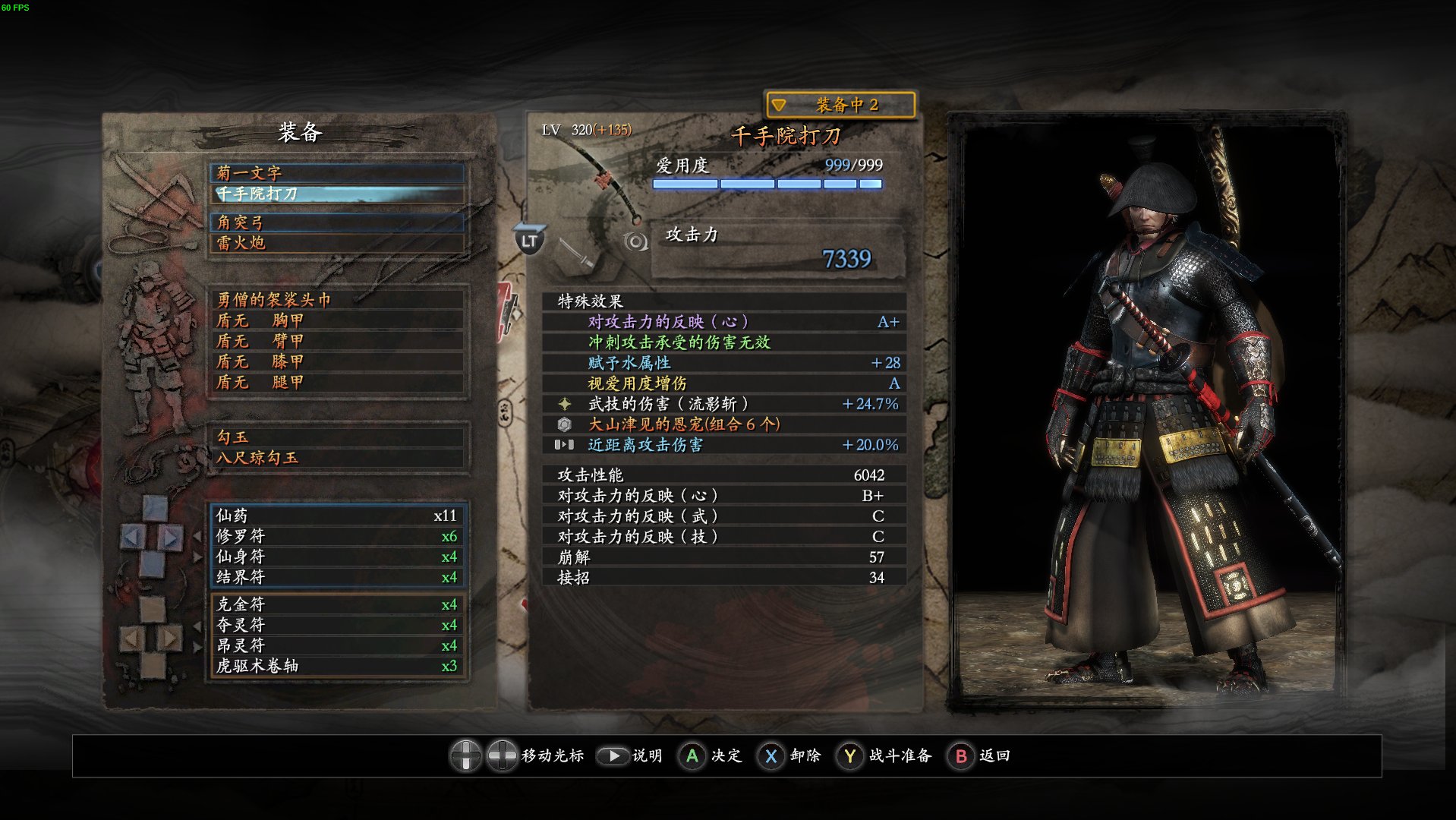Choose the 夺灵符 shortcut item
Screen dimensions: 1456x820
pos(336,625)
